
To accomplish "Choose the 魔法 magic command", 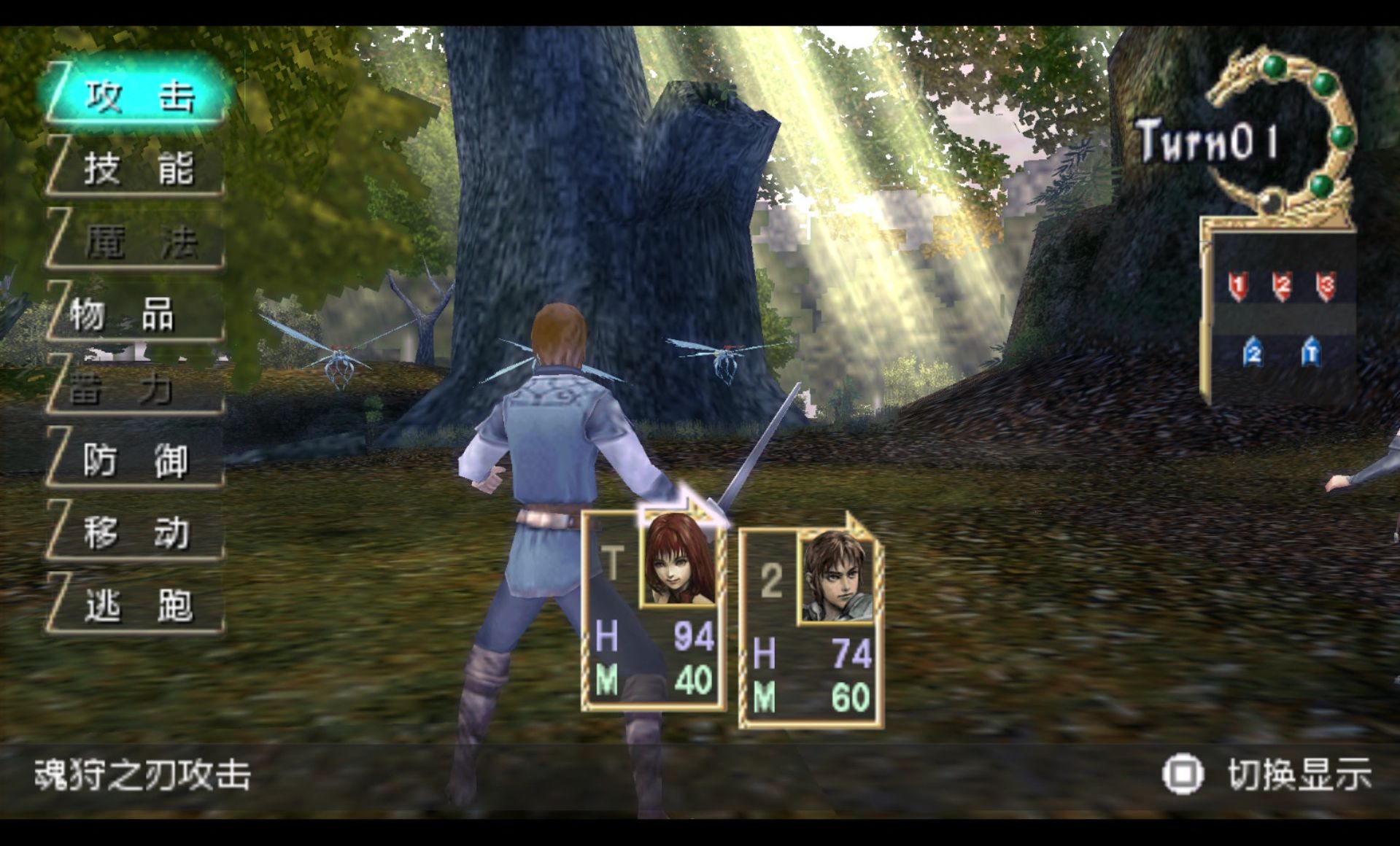I will (x=139, y=242).
